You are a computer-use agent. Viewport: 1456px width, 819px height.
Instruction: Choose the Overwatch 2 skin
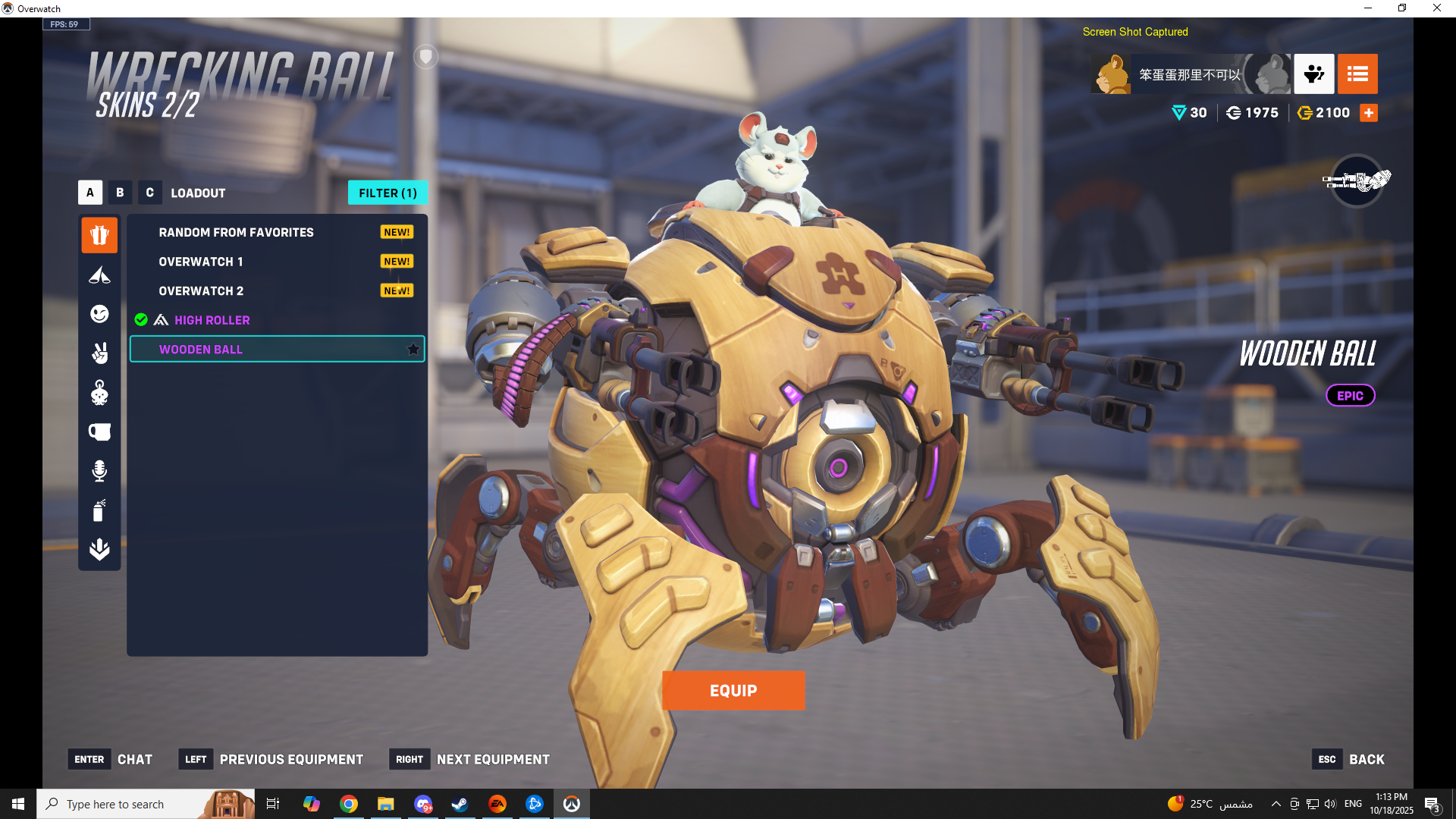click(x=201, y=291)
